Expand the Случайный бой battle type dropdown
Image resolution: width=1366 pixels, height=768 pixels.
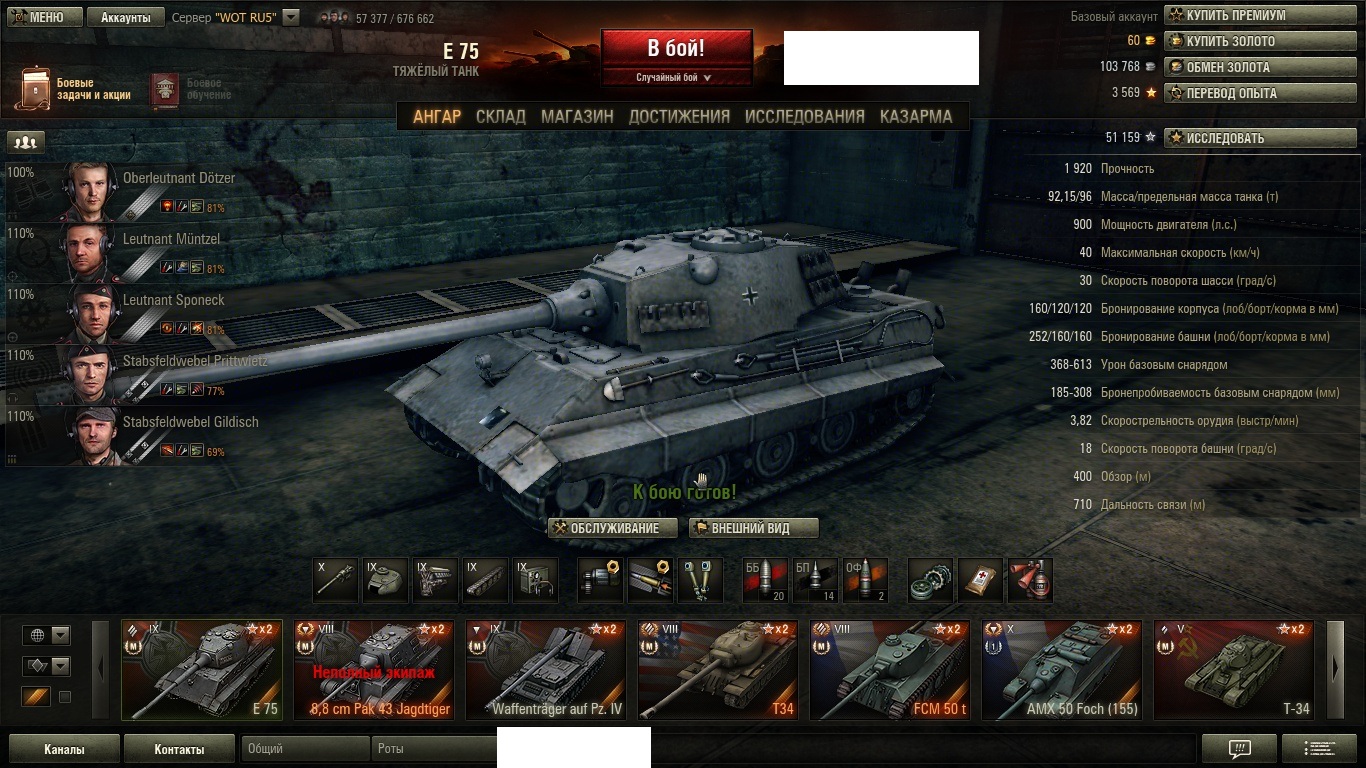coord(675,77)
